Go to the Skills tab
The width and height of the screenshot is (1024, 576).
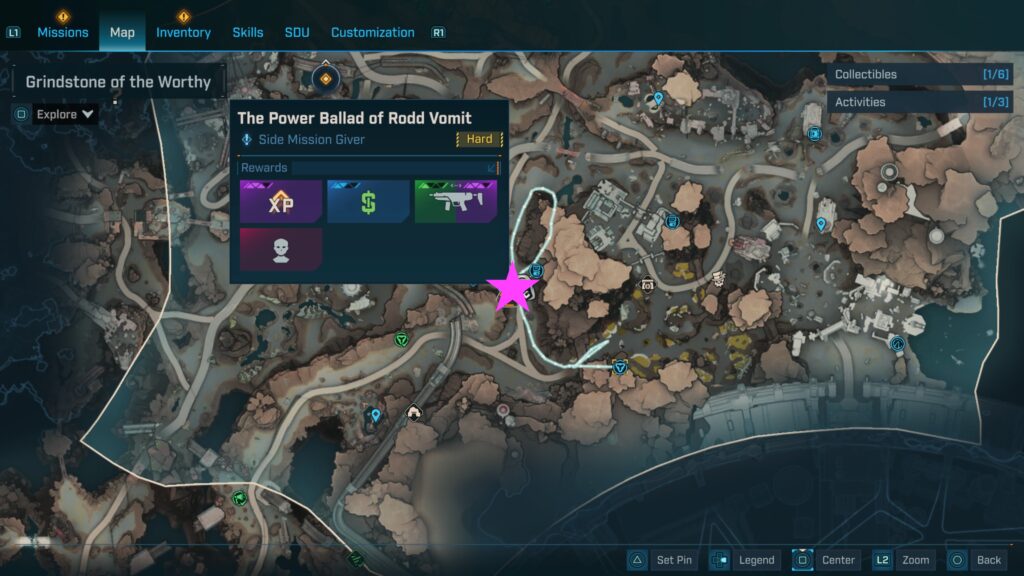pos(248,32)
